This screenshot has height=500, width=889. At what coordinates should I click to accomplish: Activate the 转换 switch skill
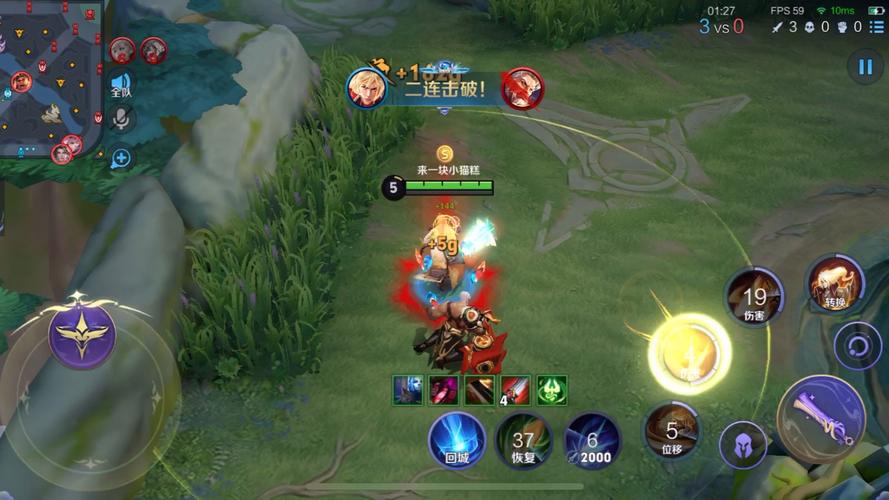pos(836,284)
